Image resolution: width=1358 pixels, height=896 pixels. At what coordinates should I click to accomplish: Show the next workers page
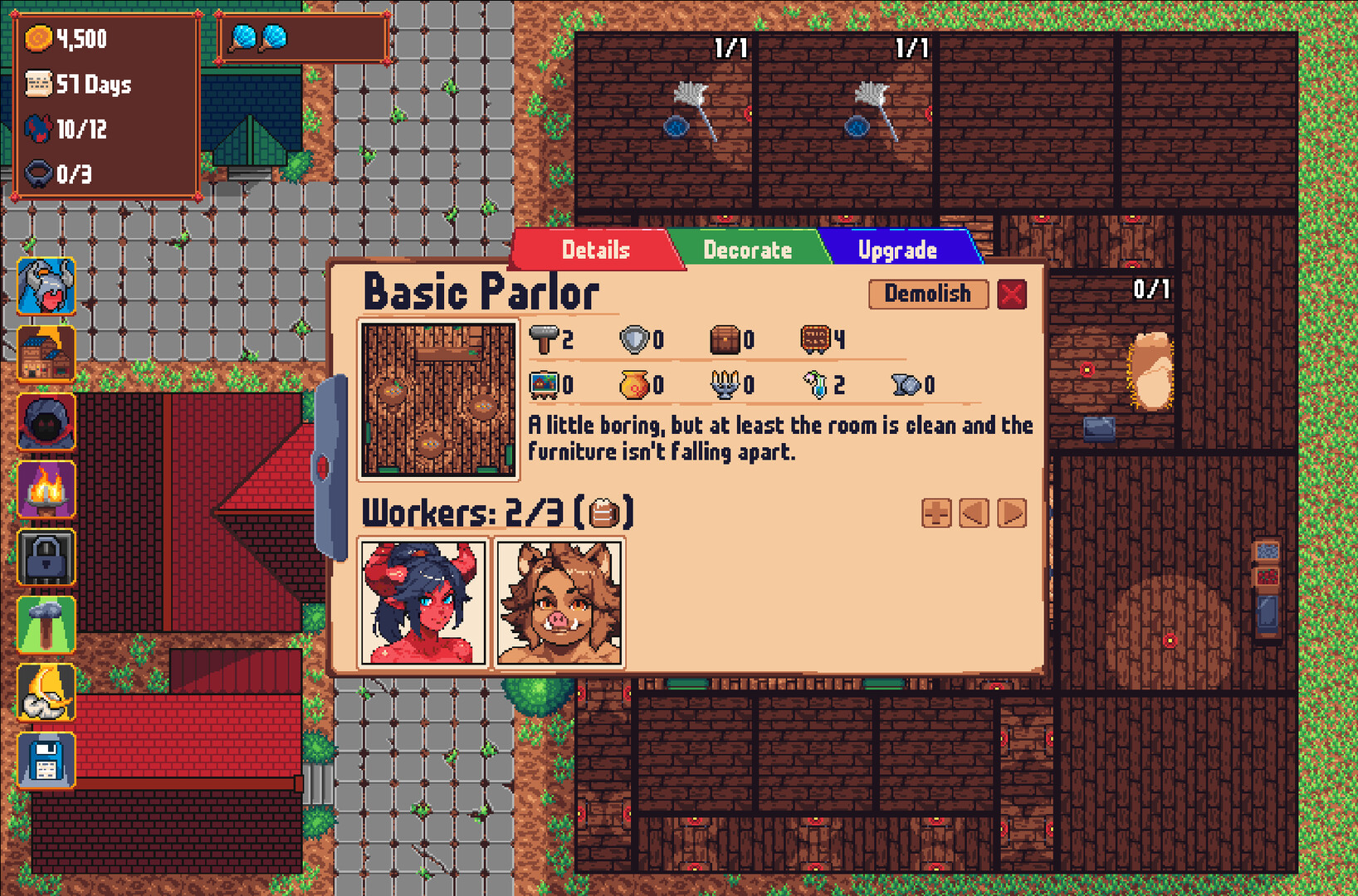coord(1012,514)
